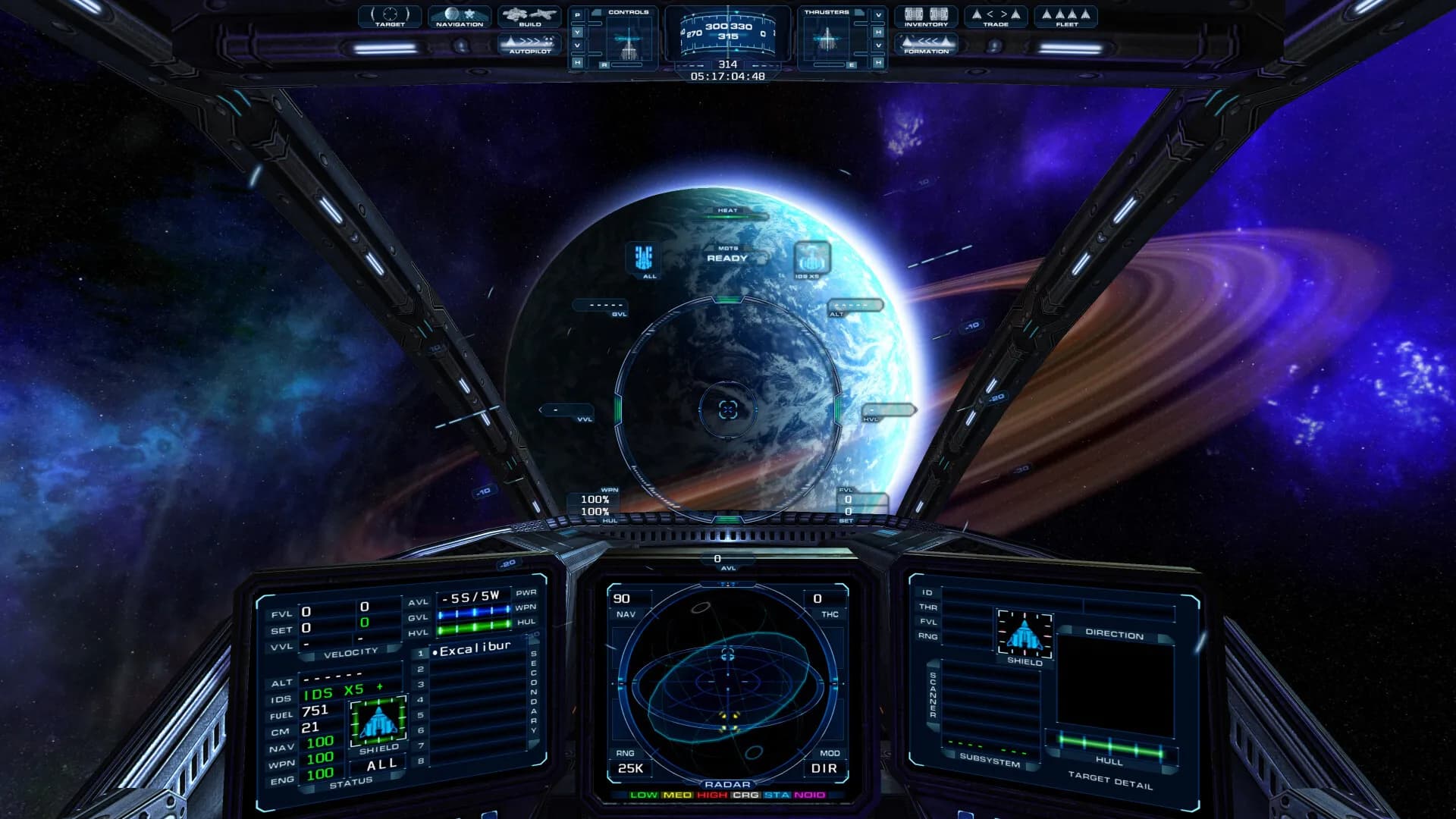The height and width of the screenshot is (819, 1456).
Task: Toggle the radar DIR mode box
Action: click(824, 768)
